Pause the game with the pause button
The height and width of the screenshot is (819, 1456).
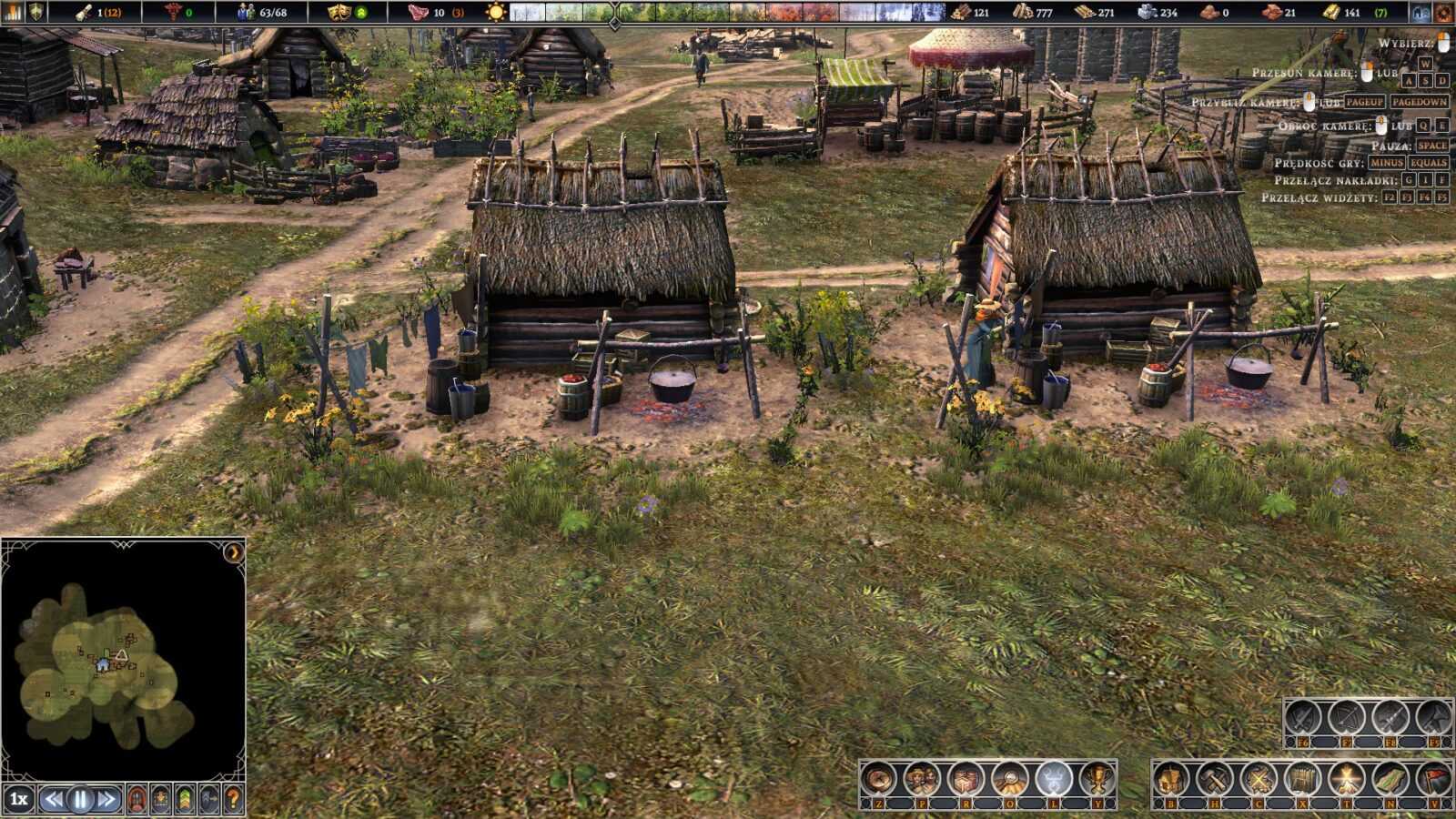pos(80,800)
